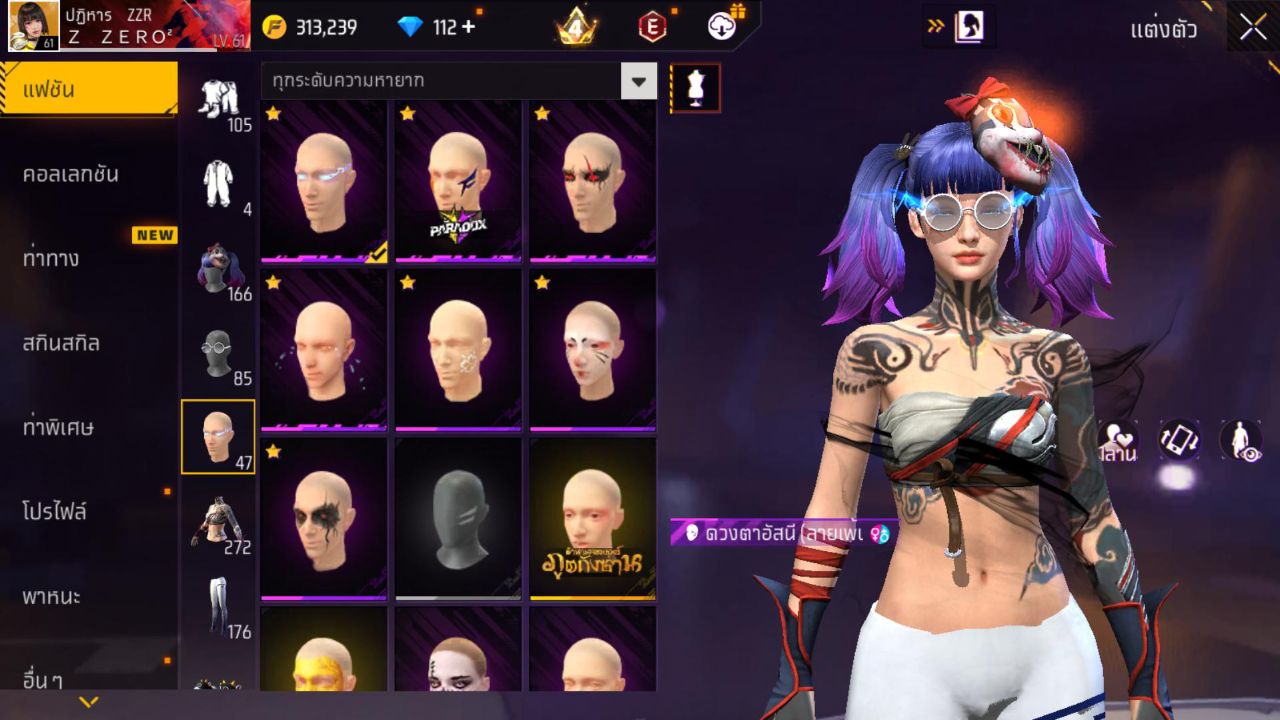1280x720 pixels.
Task: Open the hair category with 166 items
Action: [218, 268]
